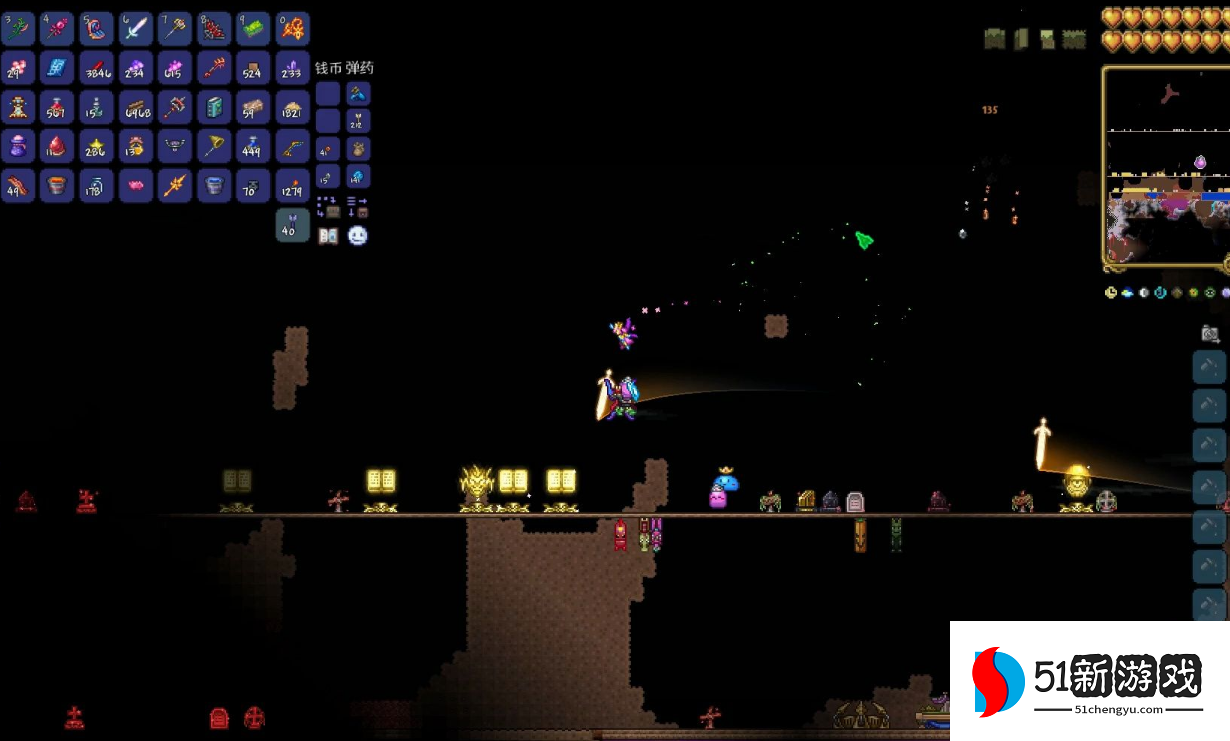
Task: Click the quick stack to chests button
Action: (328, 207)
